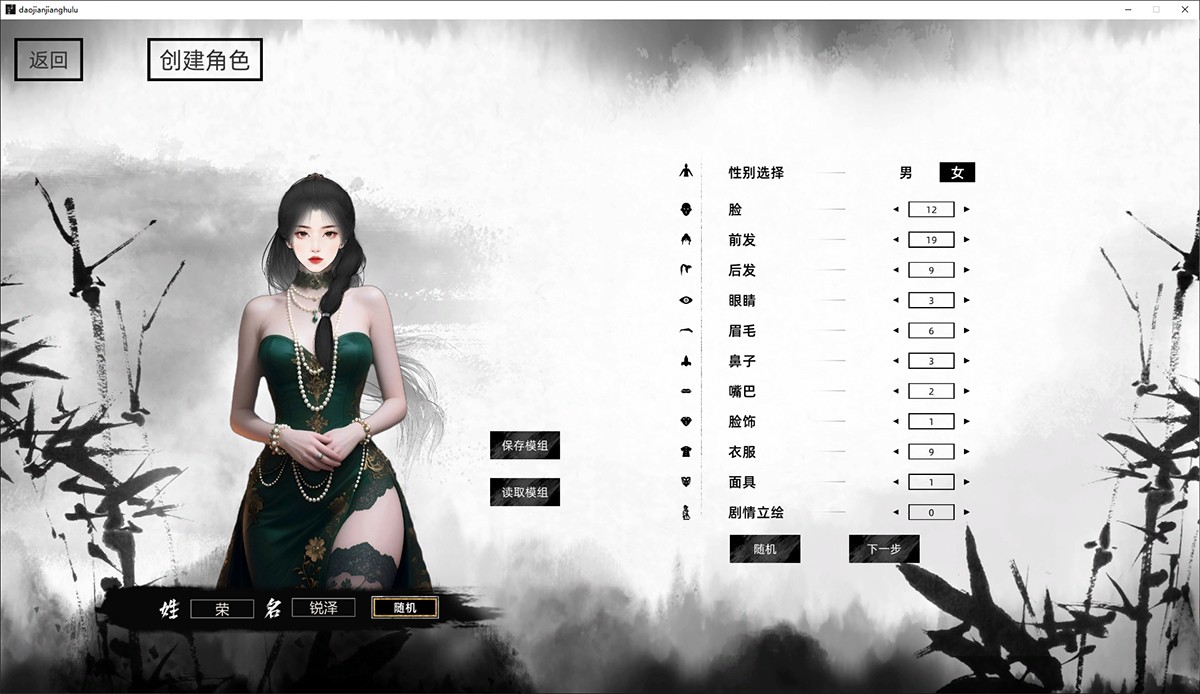Image resolution: width=1200 pixels, height=694 pixels.
Task: Proceed with the 下一步 next step button
Action: (x=884, y=549)
